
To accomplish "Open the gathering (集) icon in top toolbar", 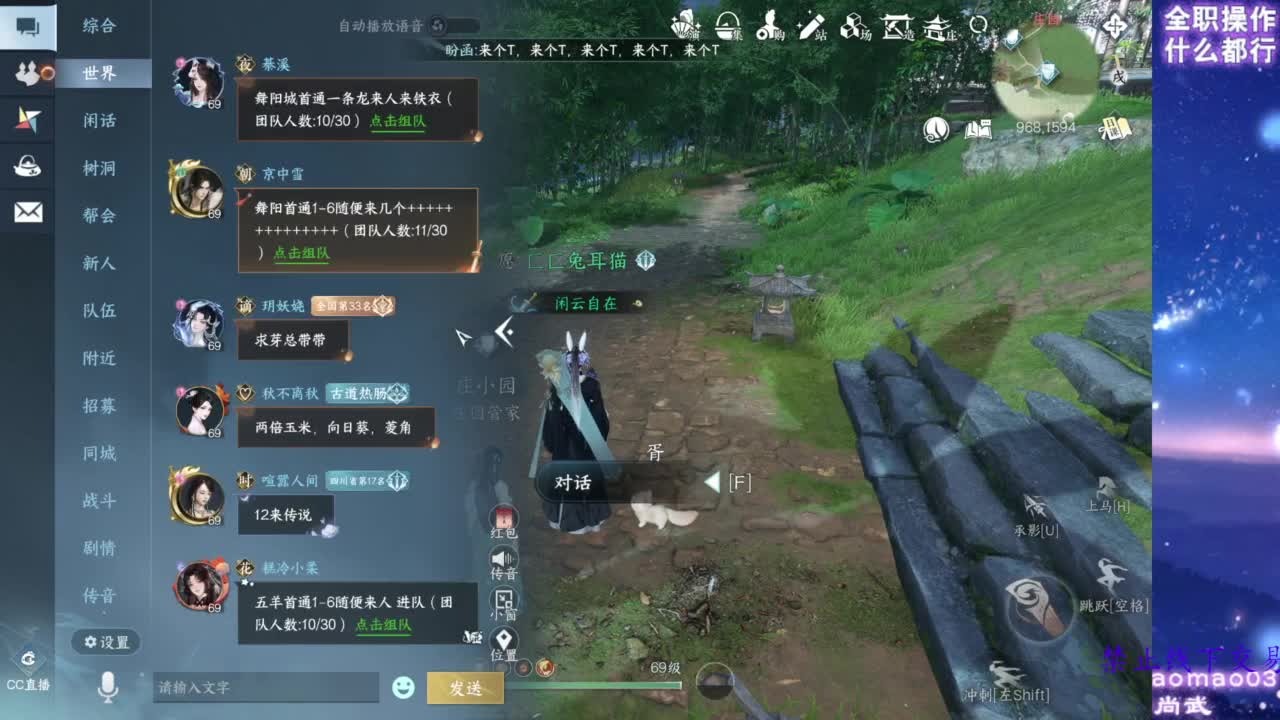I will (728, 25).
